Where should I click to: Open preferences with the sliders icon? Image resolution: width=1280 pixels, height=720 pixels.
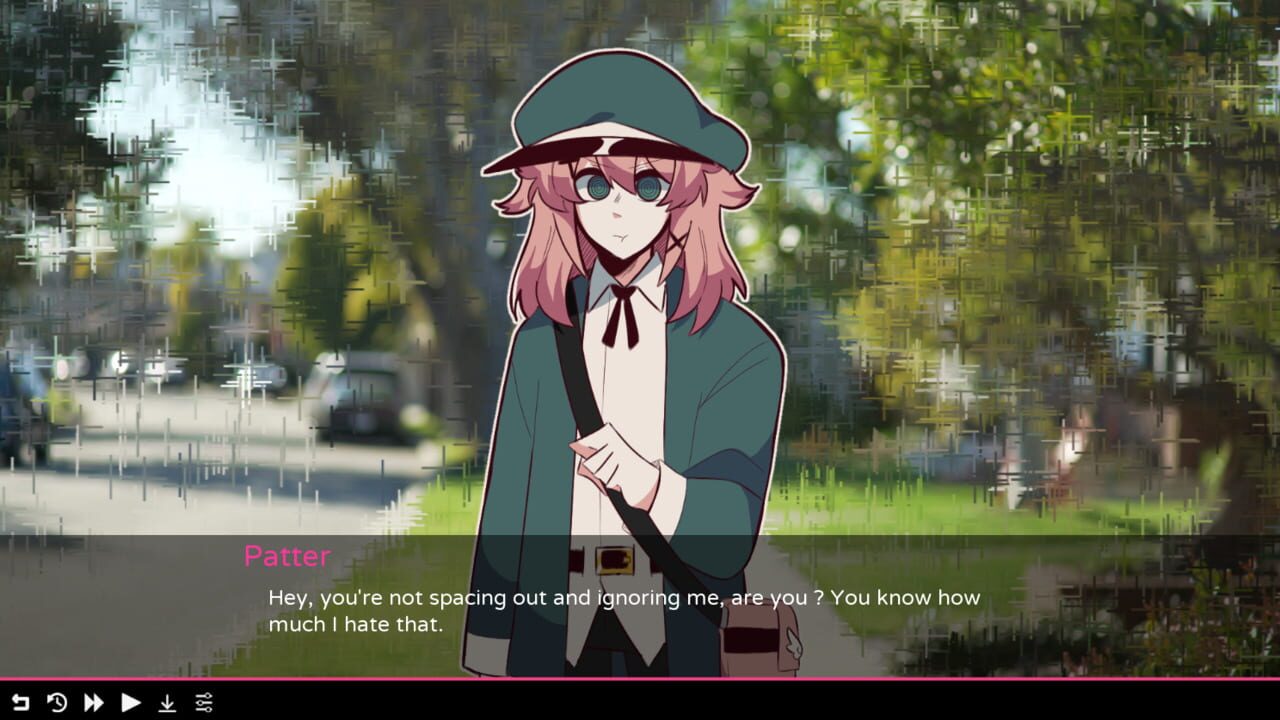203,702
